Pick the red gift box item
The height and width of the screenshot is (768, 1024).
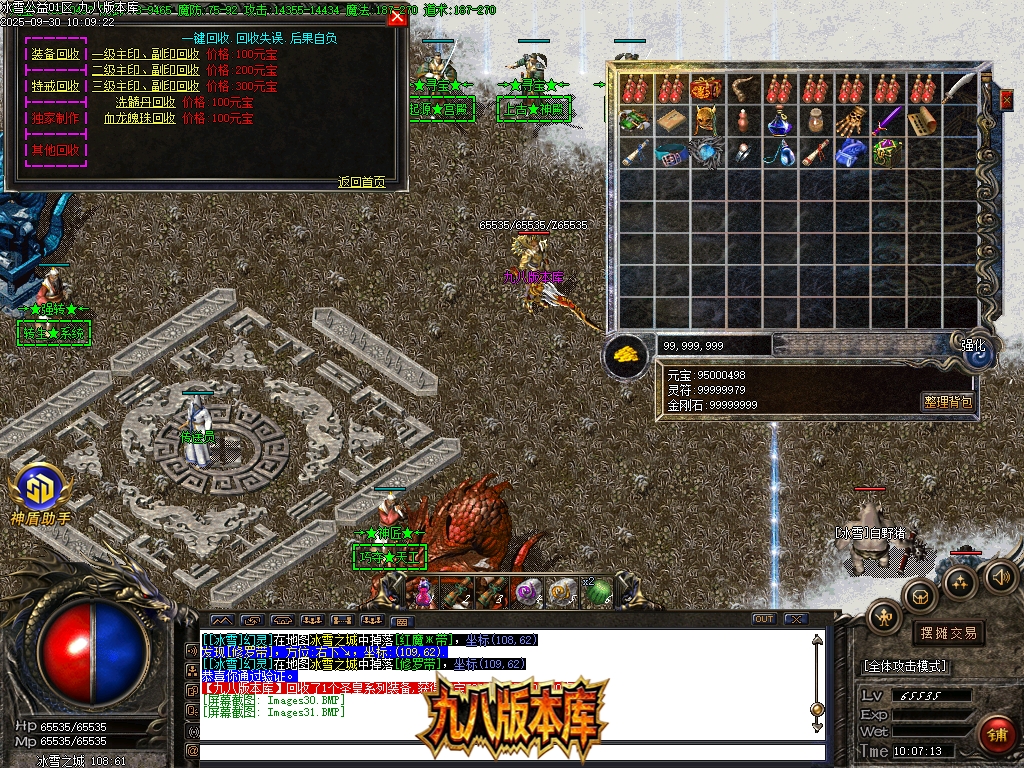(706, 88)
